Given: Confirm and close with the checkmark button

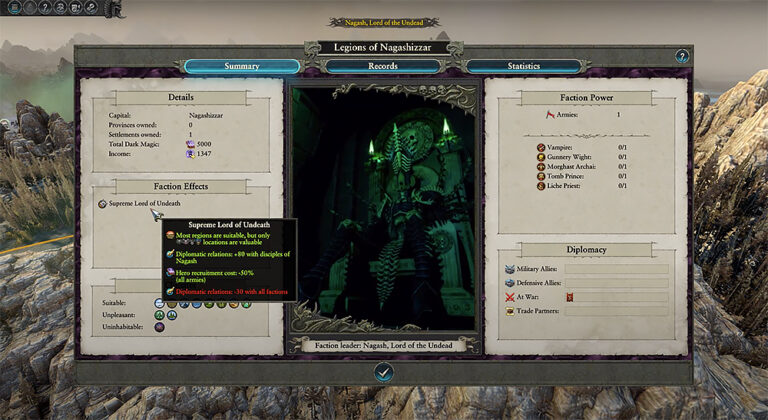Looking at the screenshot, I should tap(384, 371).
